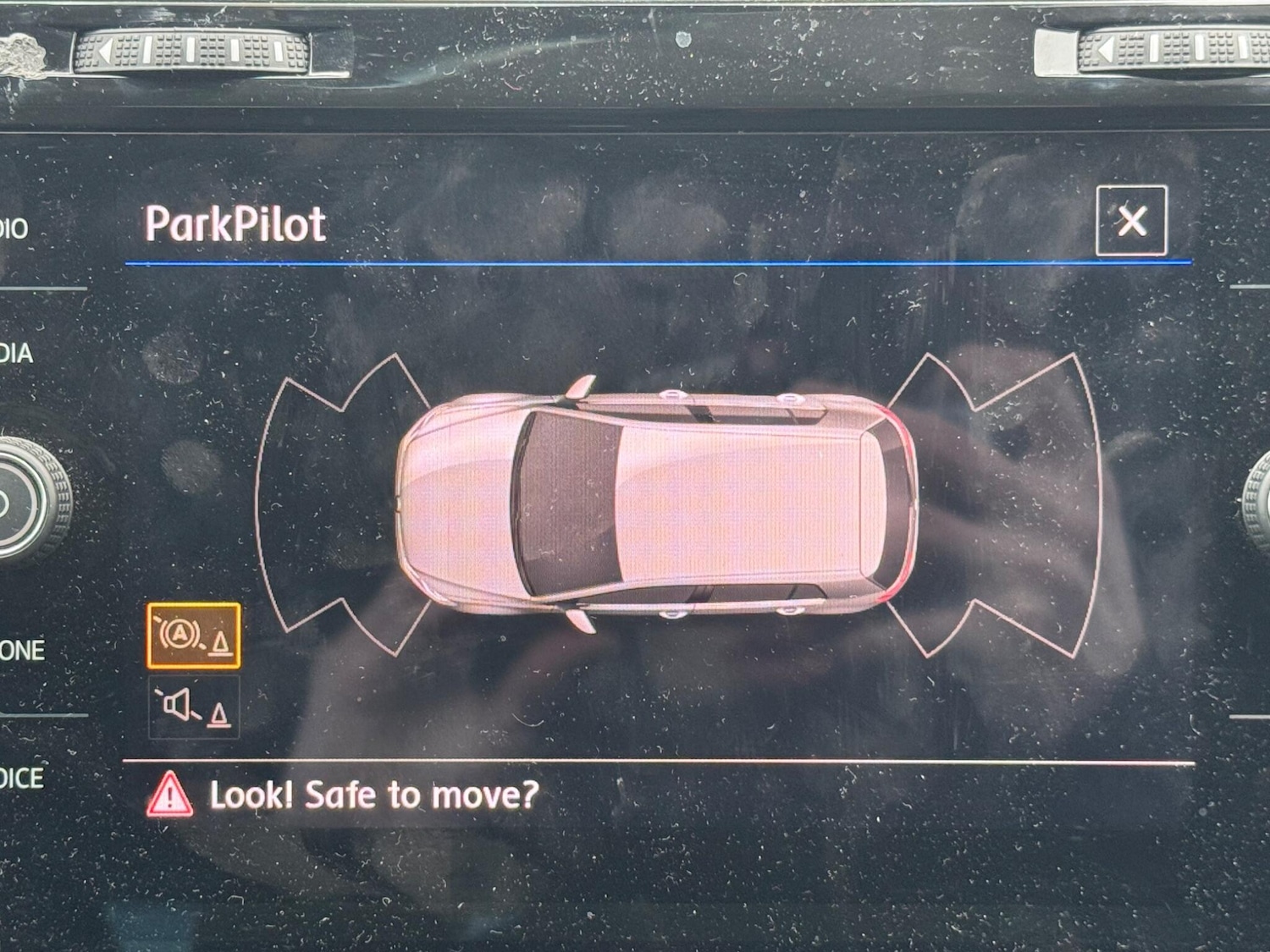The image size is (1270, 952).
Task: Toggle the automatic ParkPilot activation button
Action: coord(194,636)
